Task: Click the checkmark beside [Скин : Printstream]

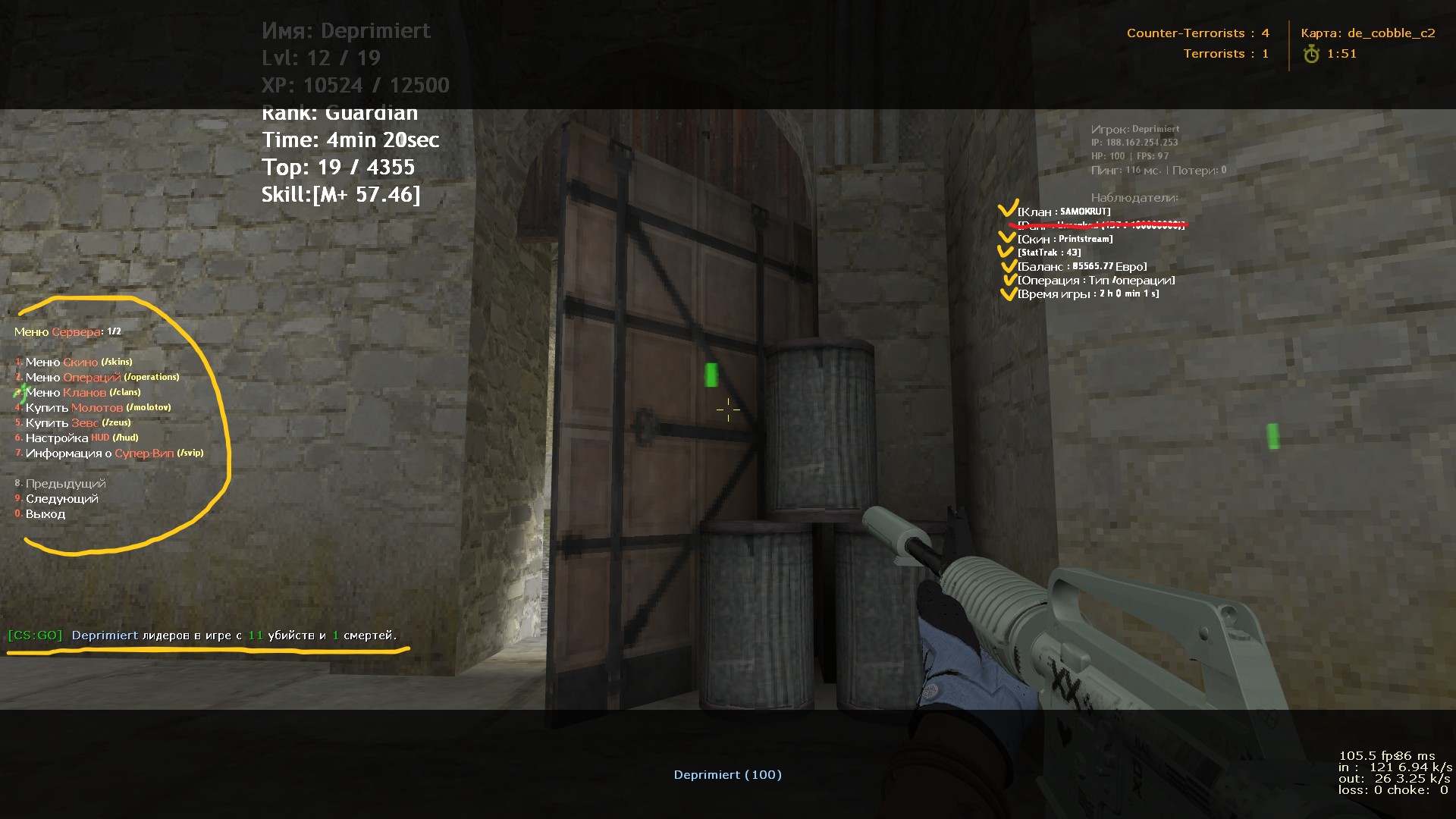Action: [x=1008, y=237]
